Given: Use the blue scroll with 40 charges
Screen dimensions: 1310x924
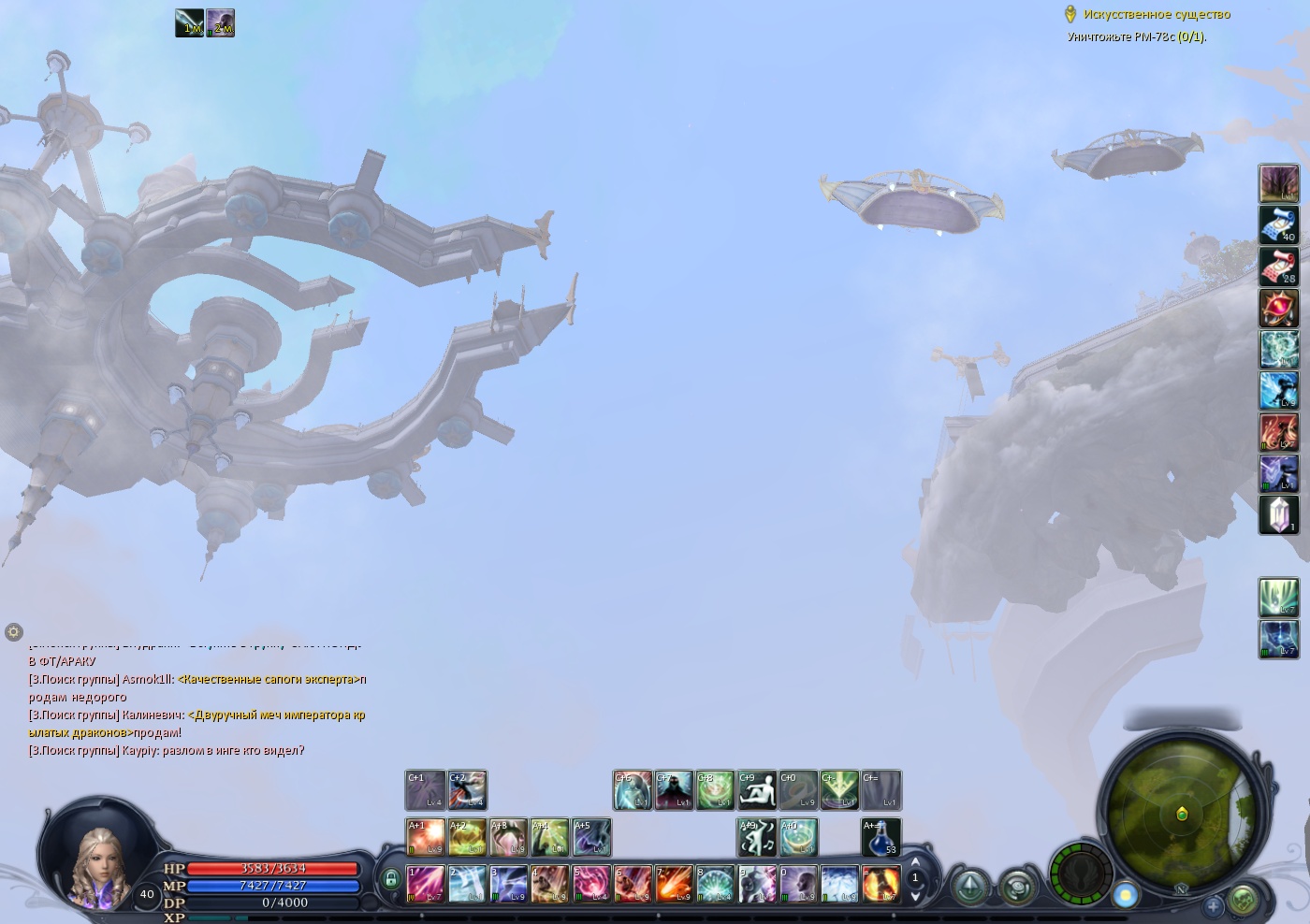Looking at the screenshot, I should point(1278,225).
